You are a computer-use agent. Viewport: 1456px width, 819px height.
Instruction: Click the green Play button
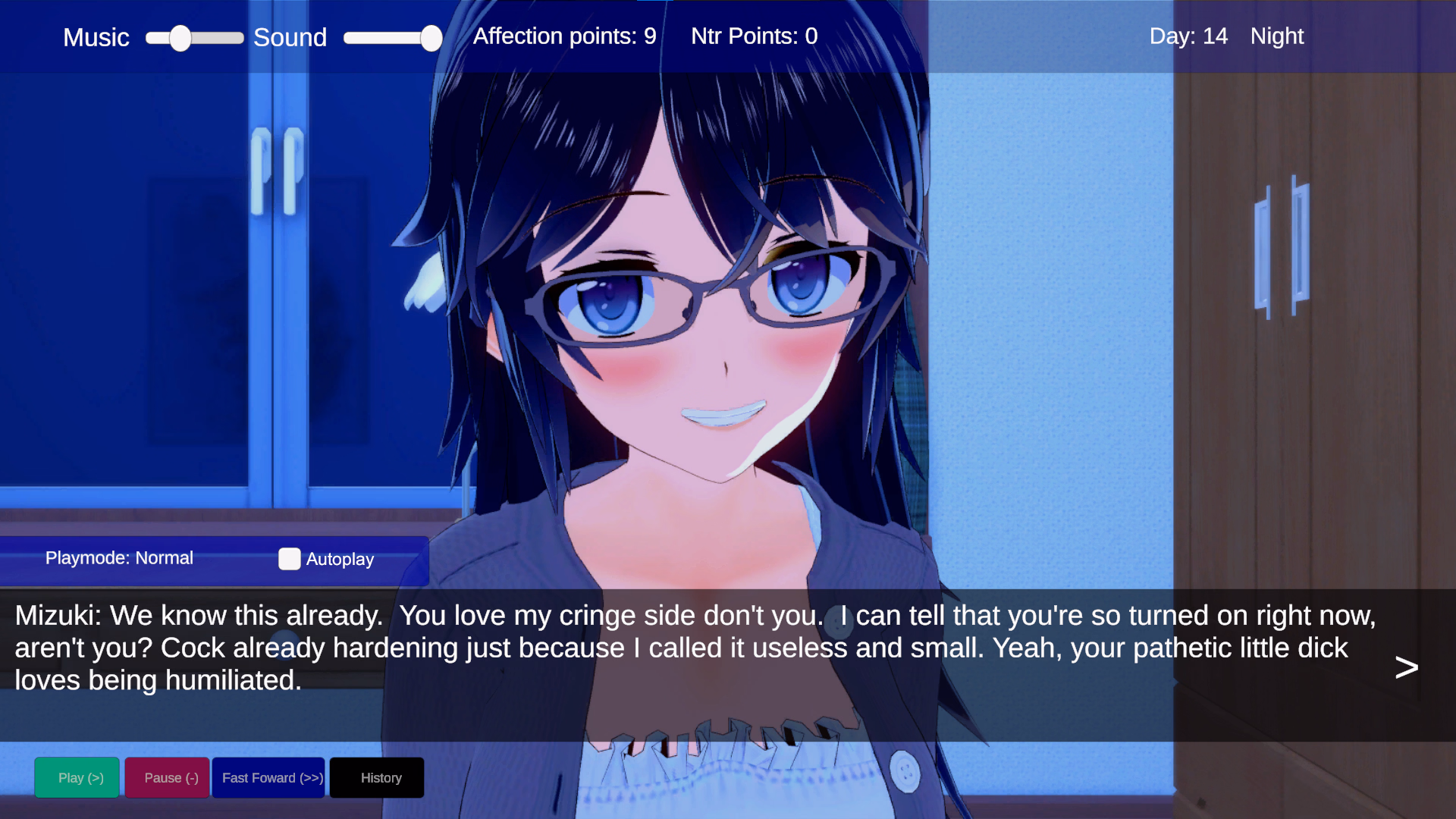(x=77, y=777)
